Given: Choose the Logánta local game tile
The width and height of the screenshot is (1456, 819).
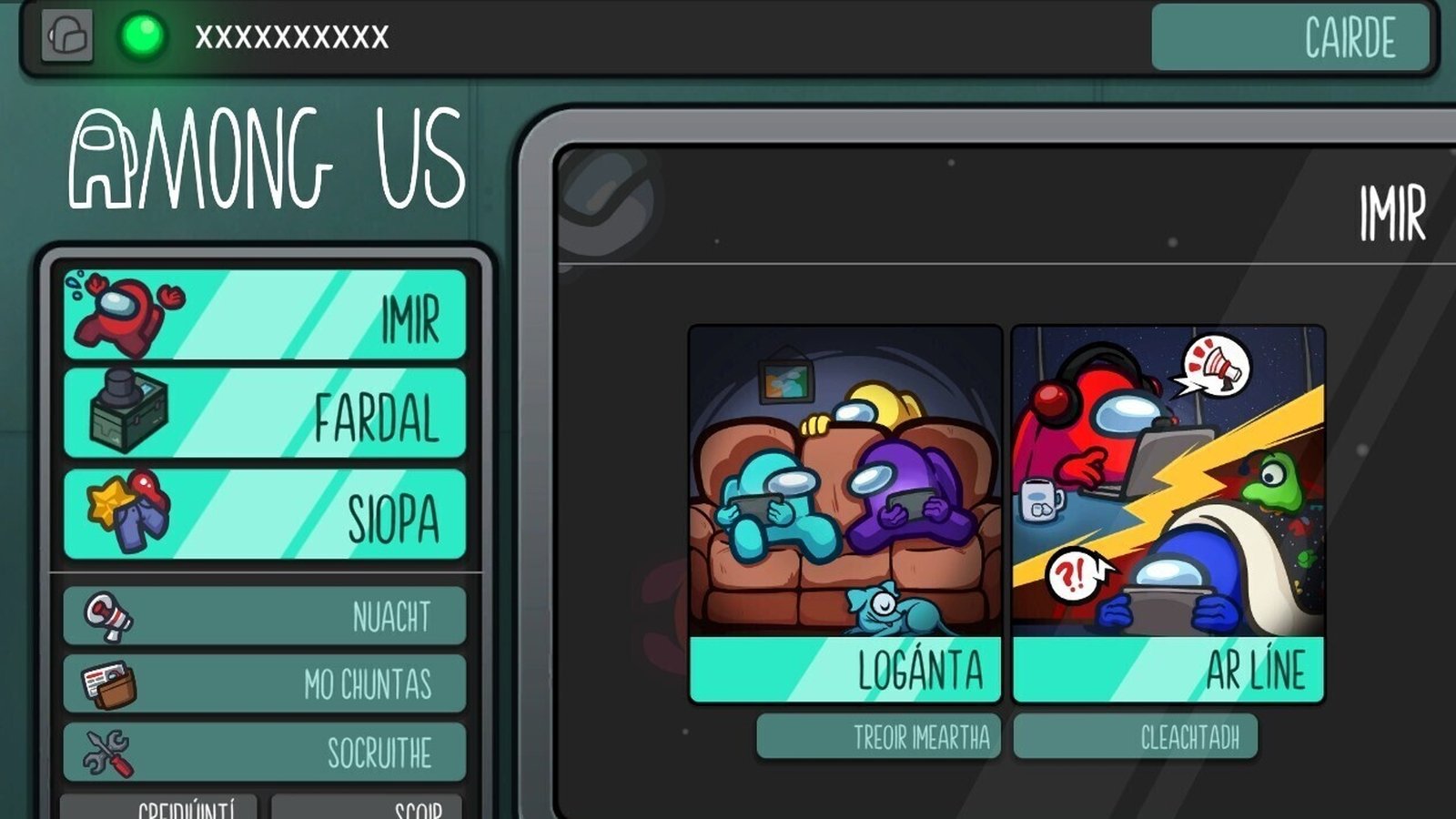Looking at the screenshot, I should 845,514.
